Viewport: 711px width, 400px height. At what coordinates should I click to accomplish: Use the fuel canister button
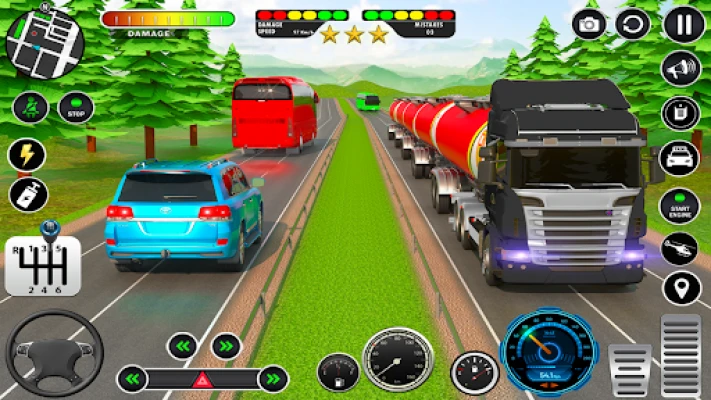[x=27, y=195]
